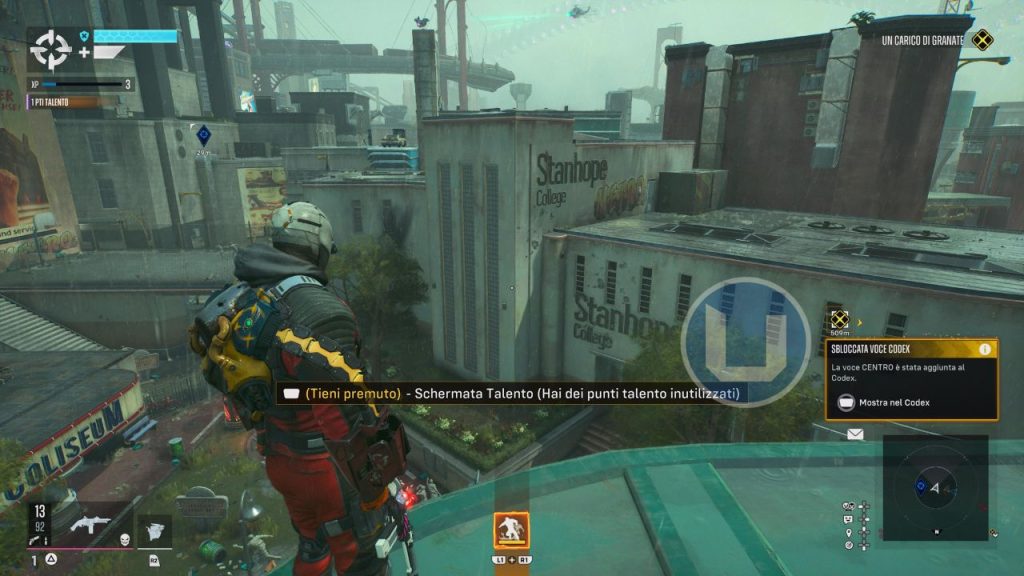Viewport: 1024px width, 576px height.
Task: Select the equipped submachine gun weapon slot
Action: click(x=87, y=523)
